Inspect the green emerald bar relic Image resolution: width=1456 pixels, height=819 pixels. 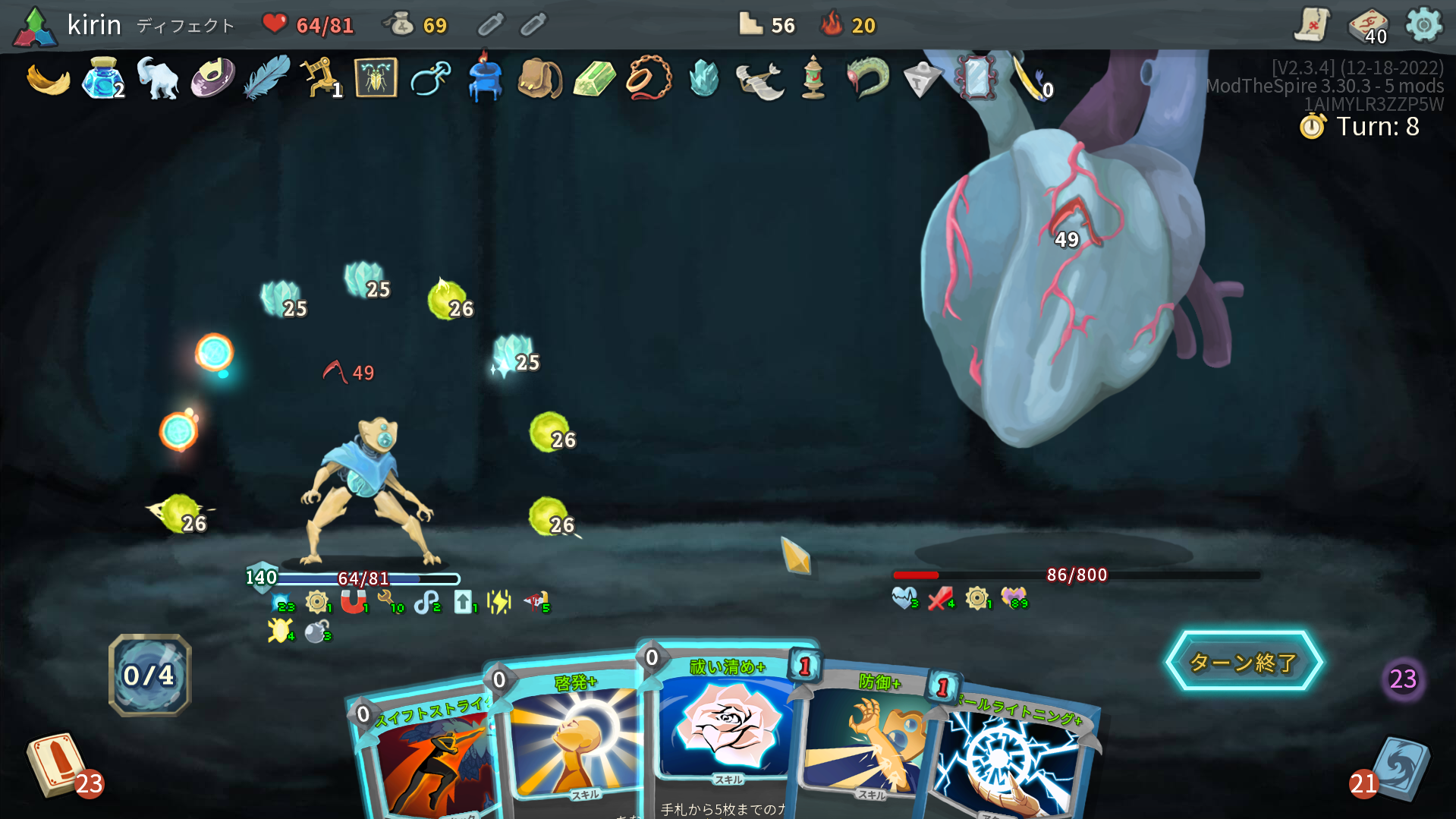coord(594,78)
